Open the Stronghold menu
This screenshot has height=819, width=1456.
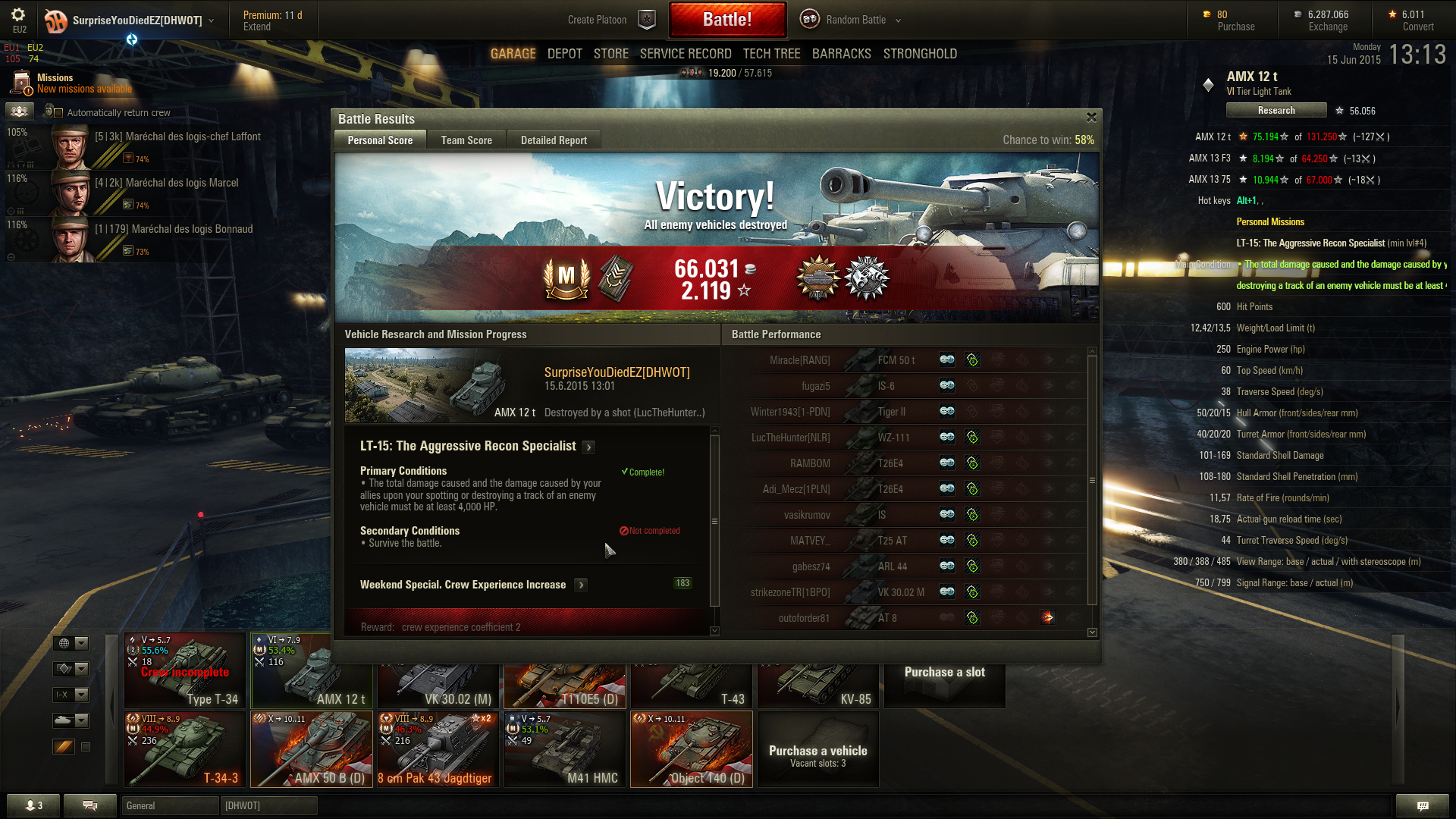point(920,54)
